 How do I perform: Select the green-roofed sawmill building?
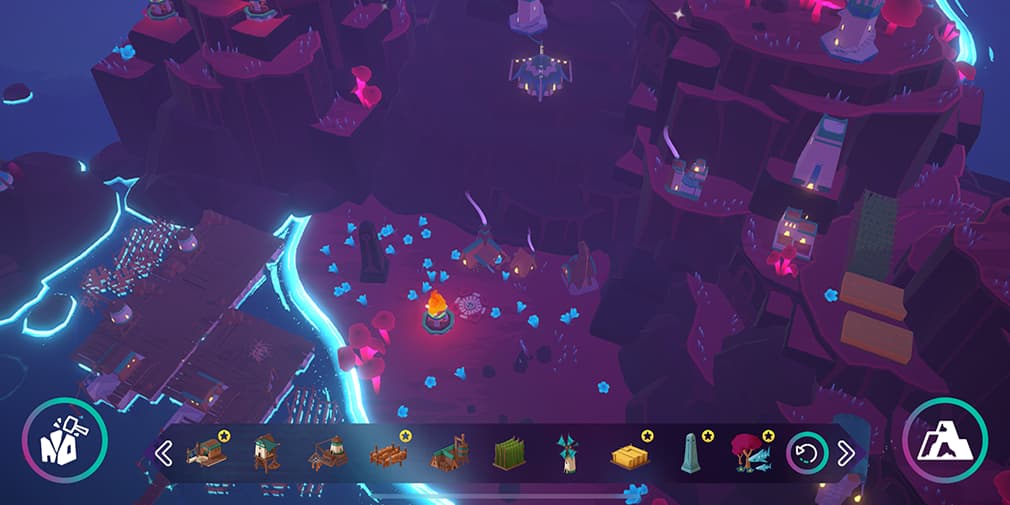pos(449,454)
